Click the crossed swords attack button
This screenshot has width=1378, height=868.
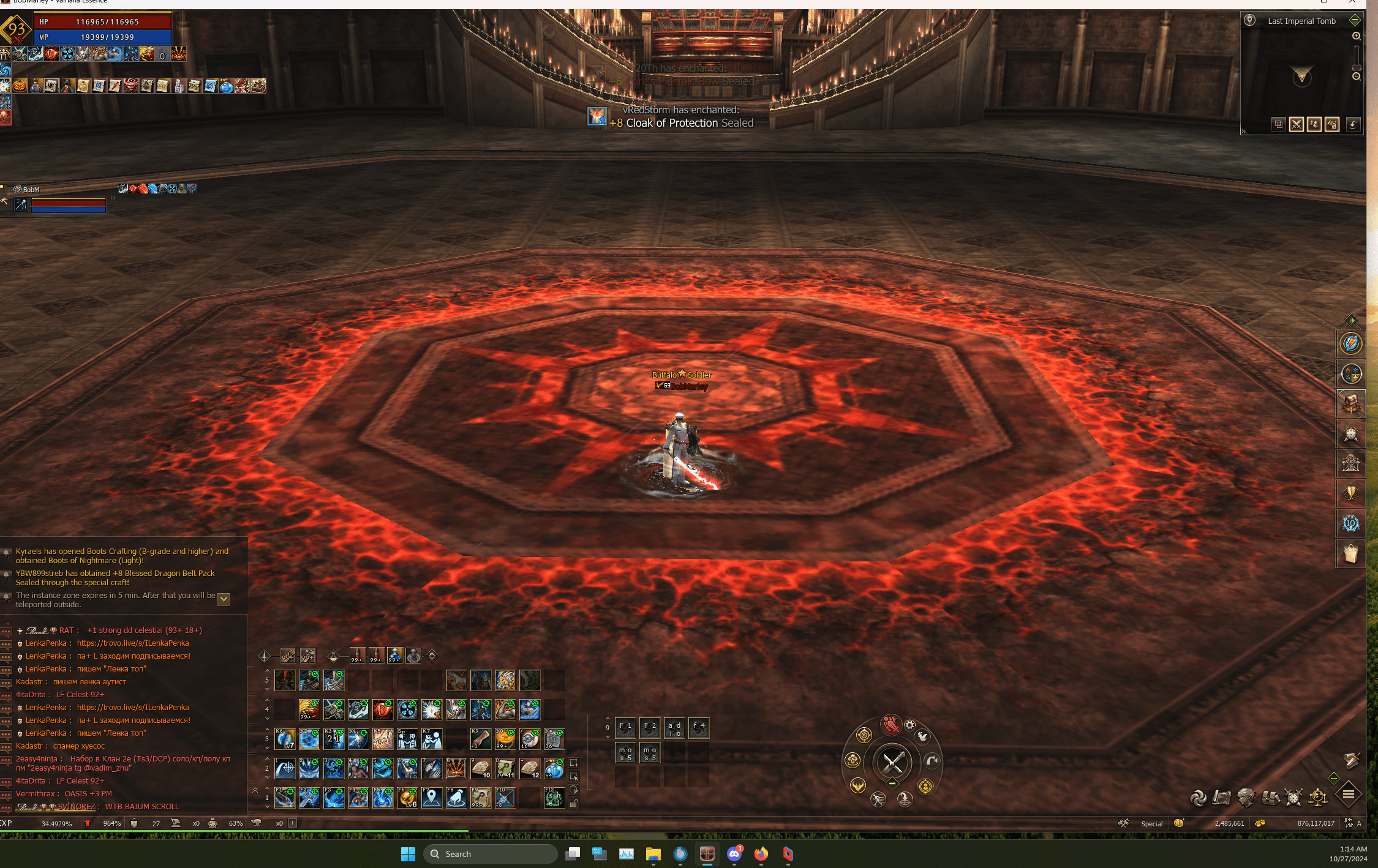click(x=892, y=762)
